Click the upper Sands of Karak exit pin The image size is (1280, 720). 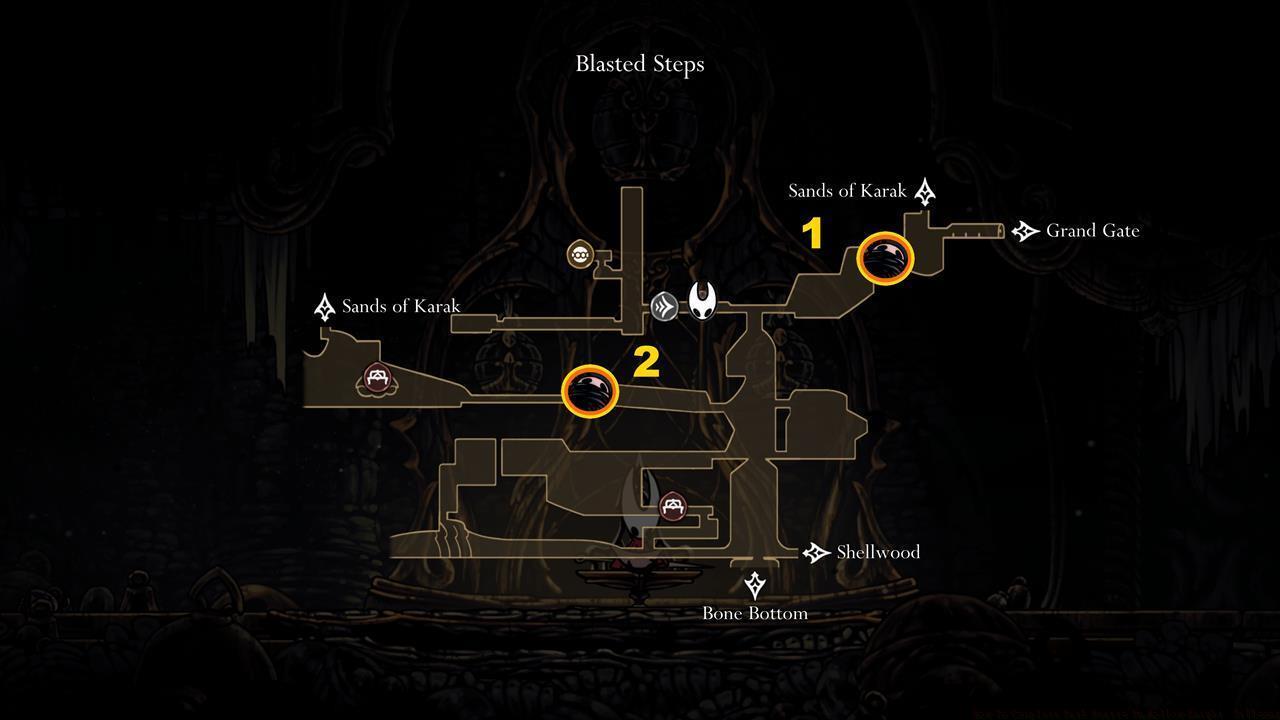(925, 190)
